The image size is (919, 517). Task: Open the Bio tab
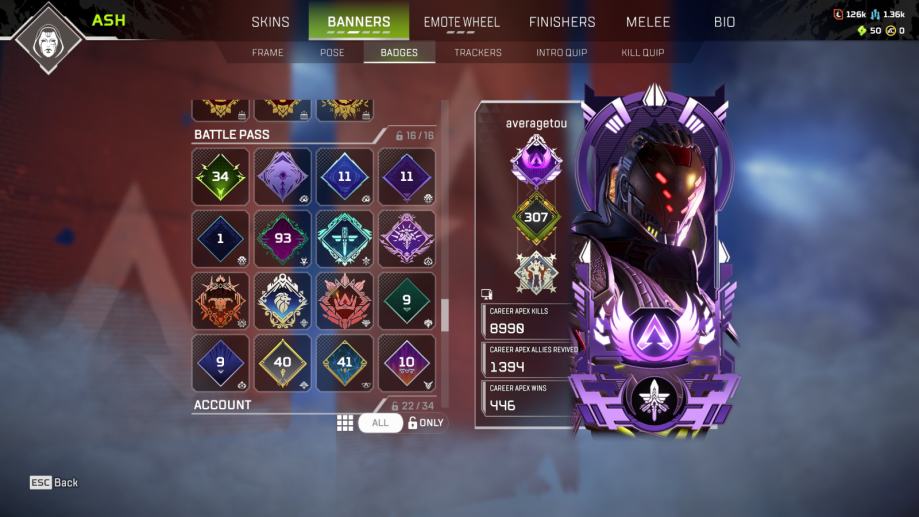724,22
